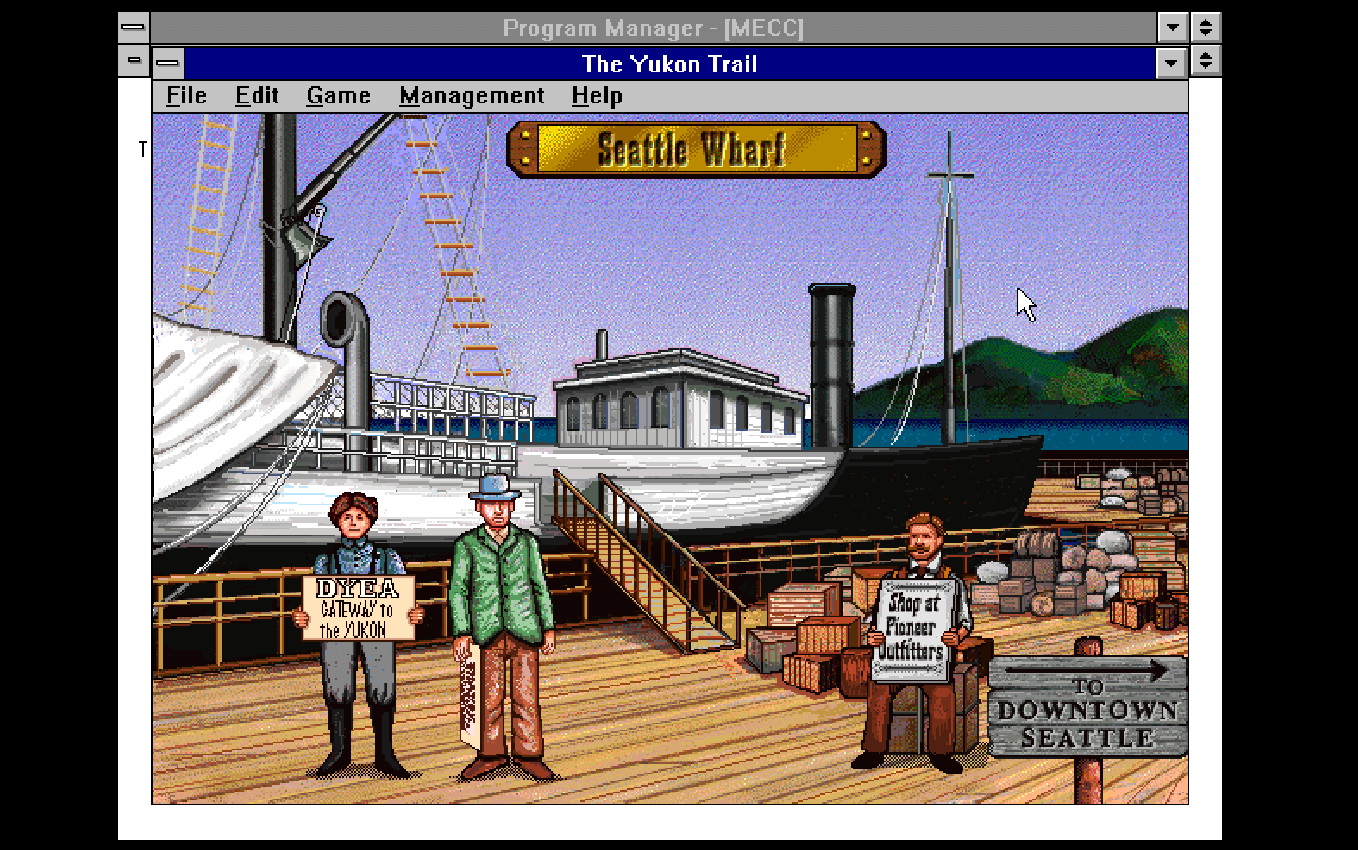Click the Yukon Trail restore arrows button
This screenshot has width=1358, height=850.
tap(1204, 63)
